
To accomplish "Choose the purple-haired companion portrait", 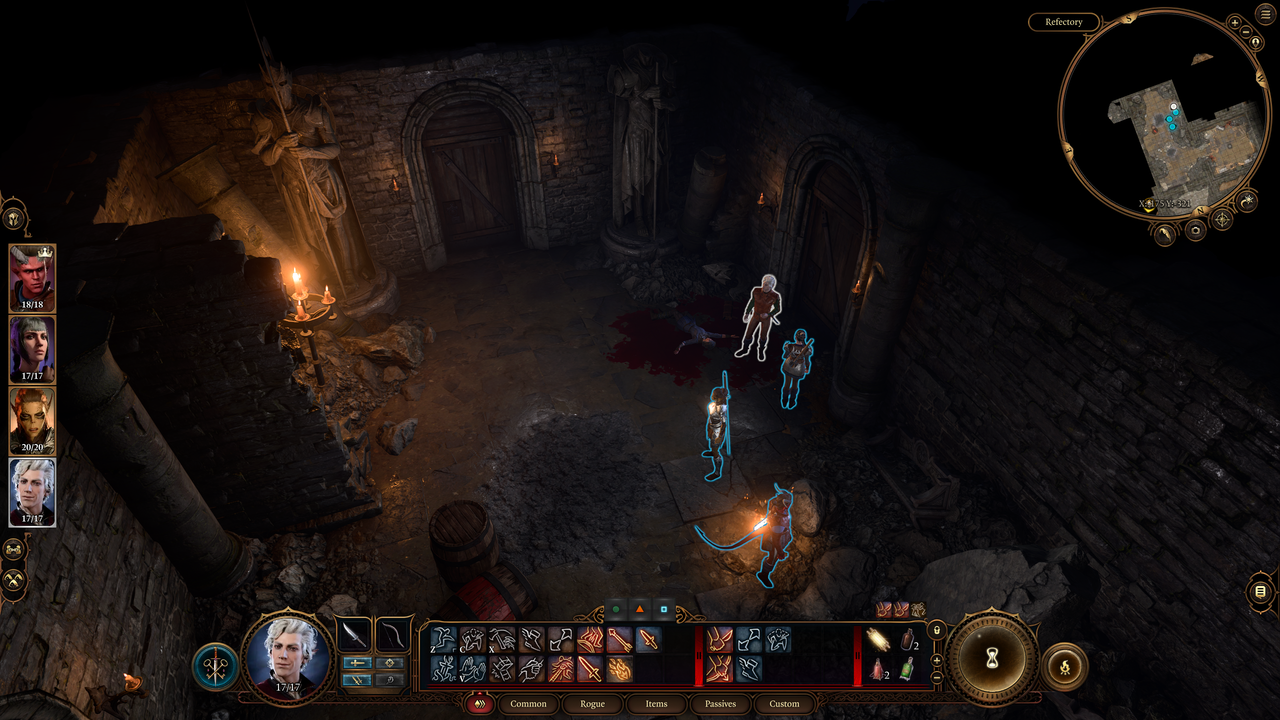I will [x=32, y=349].
